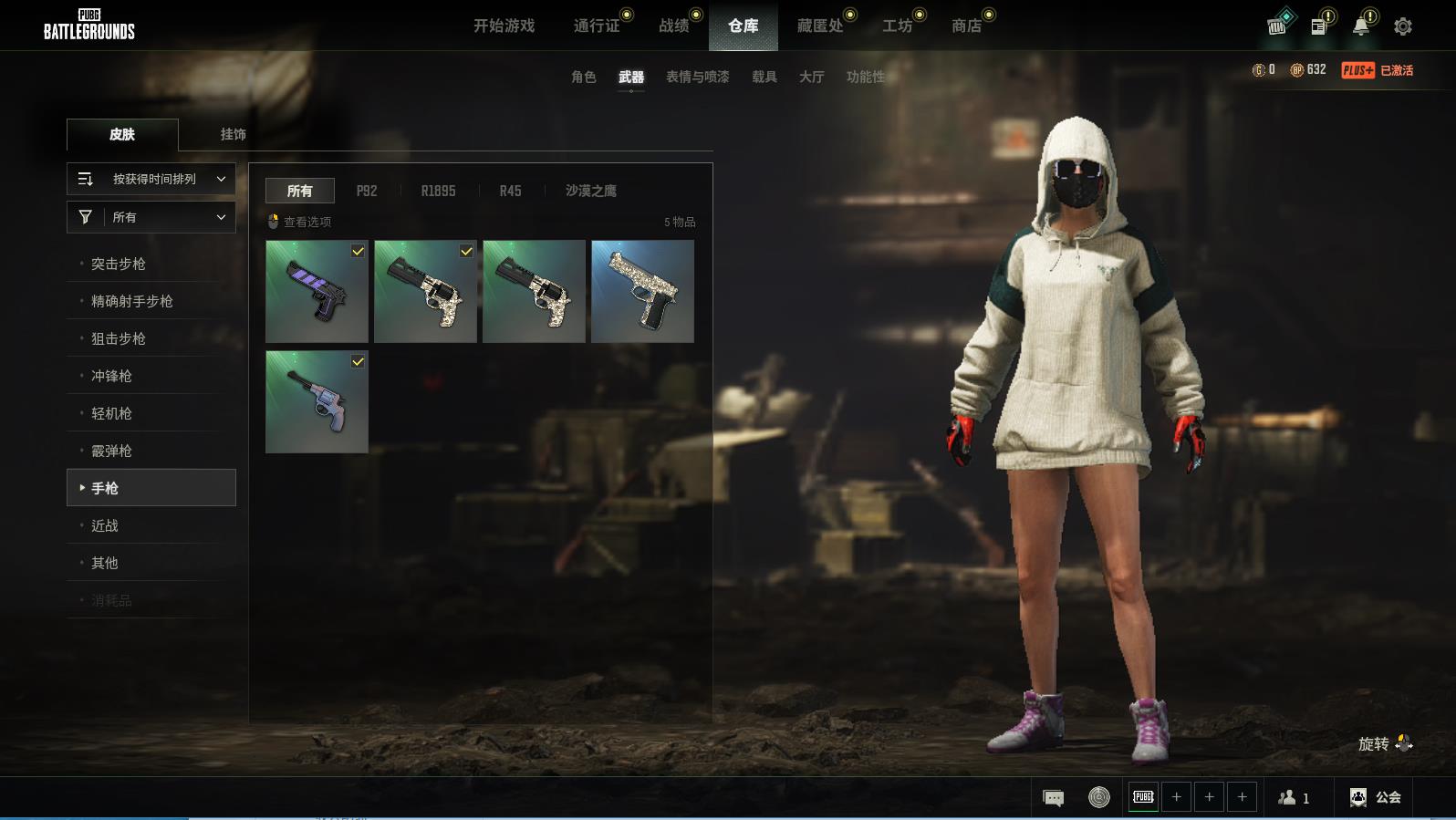The height and width of the screenshot is (820, 1456).
Task: Open the 通行证 pass page
Action: click(597, 26)
